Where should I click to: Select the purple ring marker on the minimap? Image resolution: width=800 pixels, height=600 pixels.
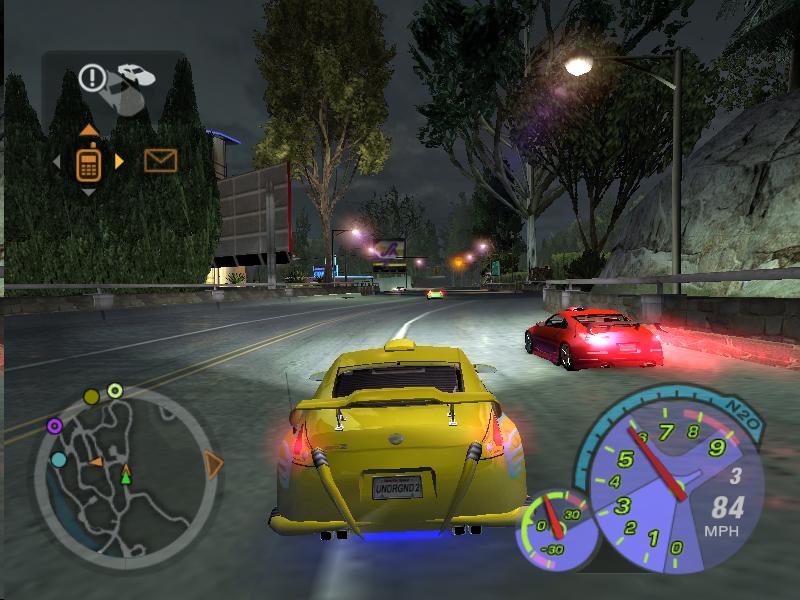(54, 426)
